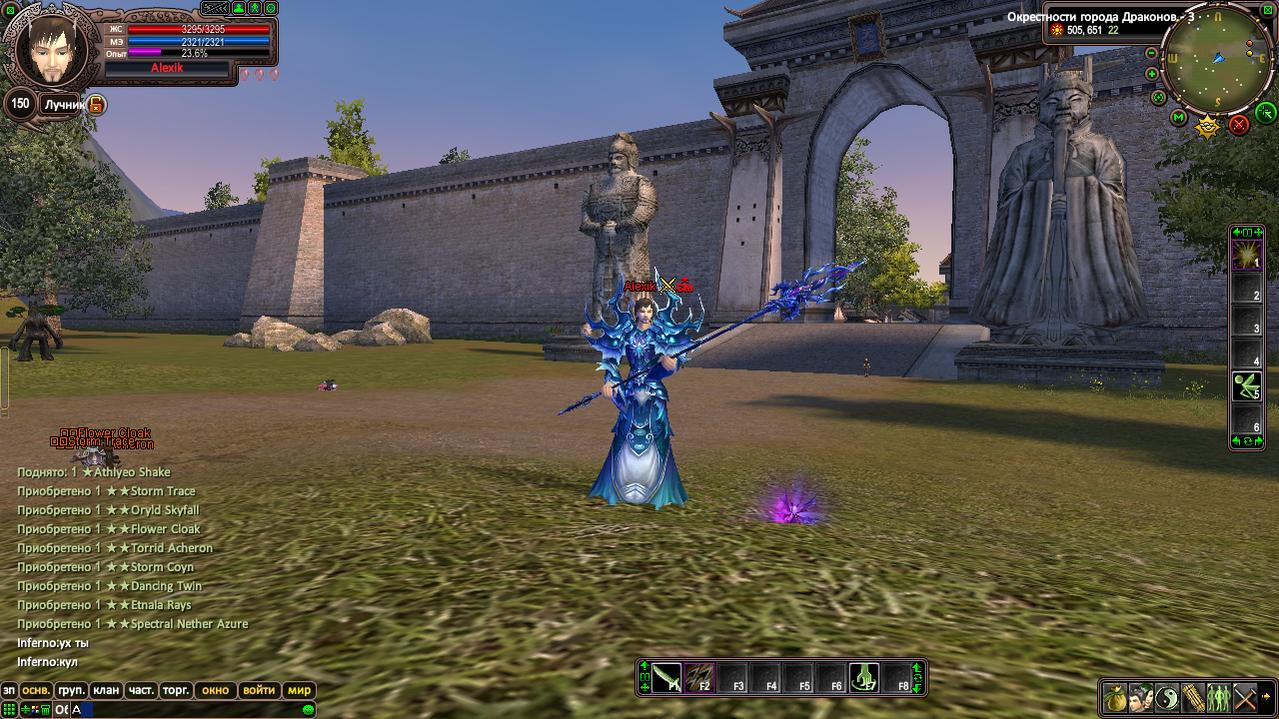Trigger the F7 green hand skill
Screen dimensions: 1279x719
[864, 677]
